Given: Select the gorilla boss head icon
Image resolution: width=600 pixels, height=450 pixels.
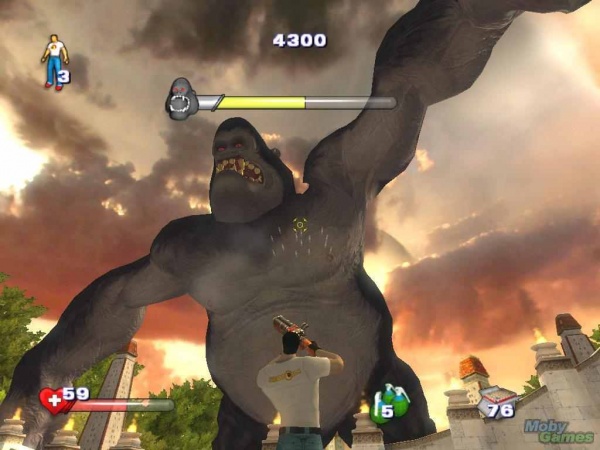Looking at the screenshot, I should (x=181, y=100).
